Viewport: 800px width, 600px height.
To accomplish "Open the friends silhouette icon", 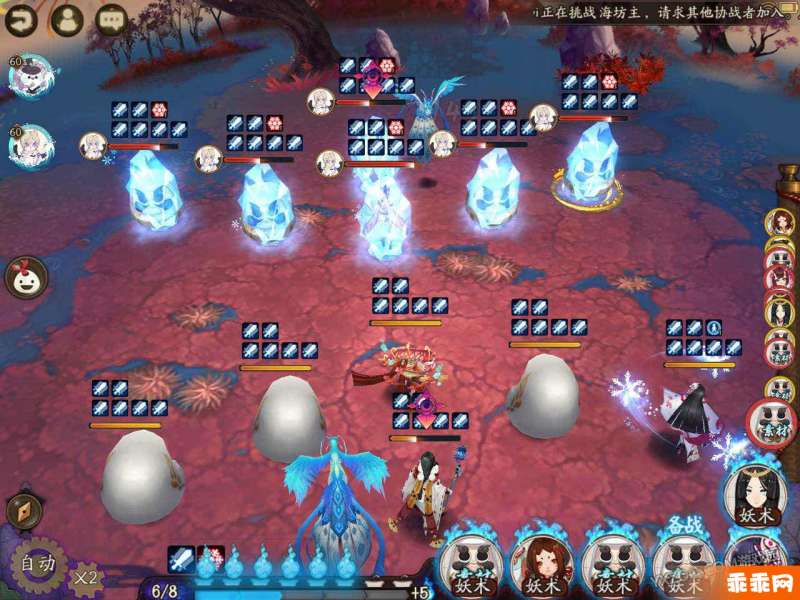I will click(x=67, y=18).
